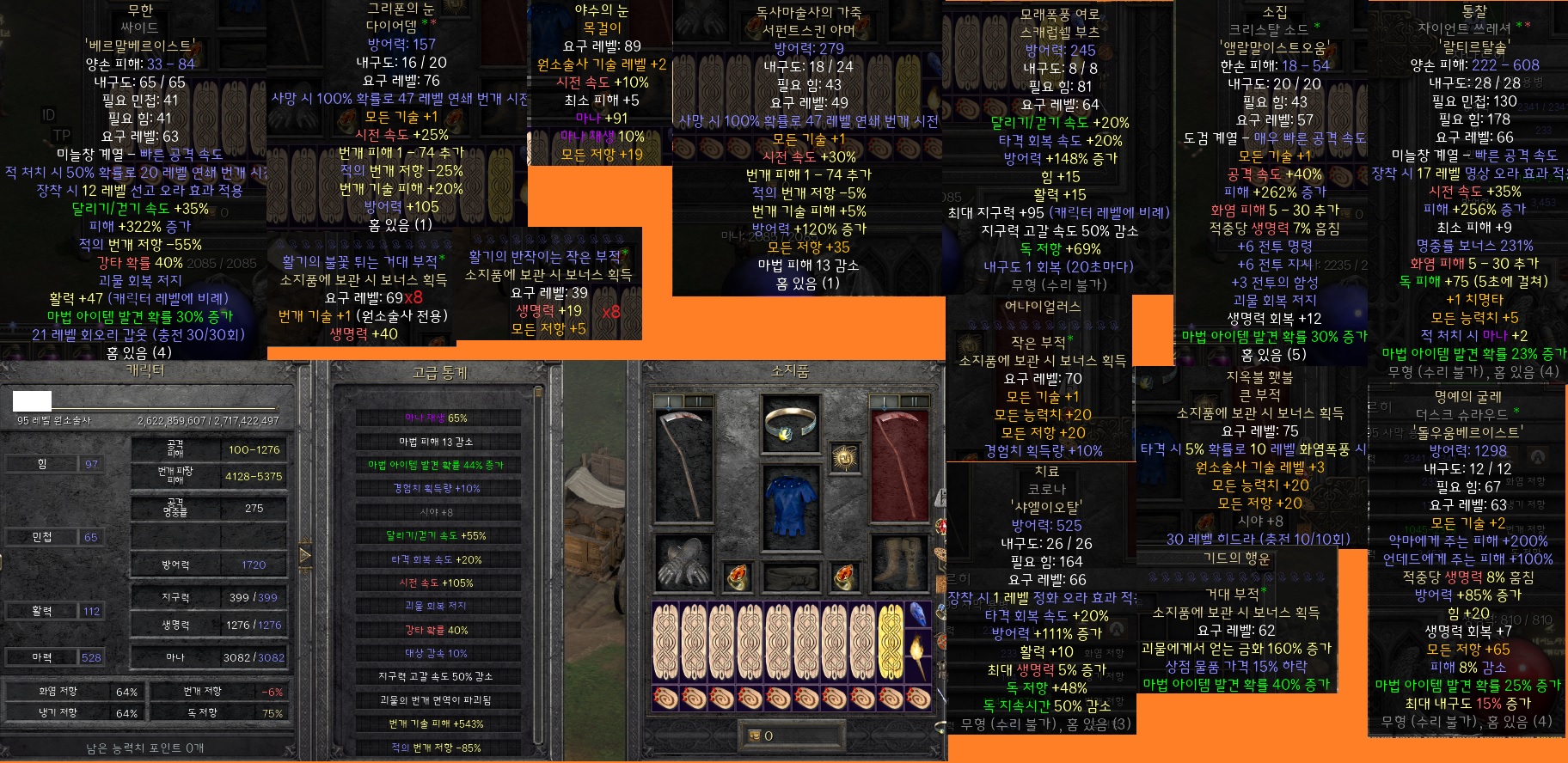
Task: Select the ring left of the belt
Action: (738, 577)
